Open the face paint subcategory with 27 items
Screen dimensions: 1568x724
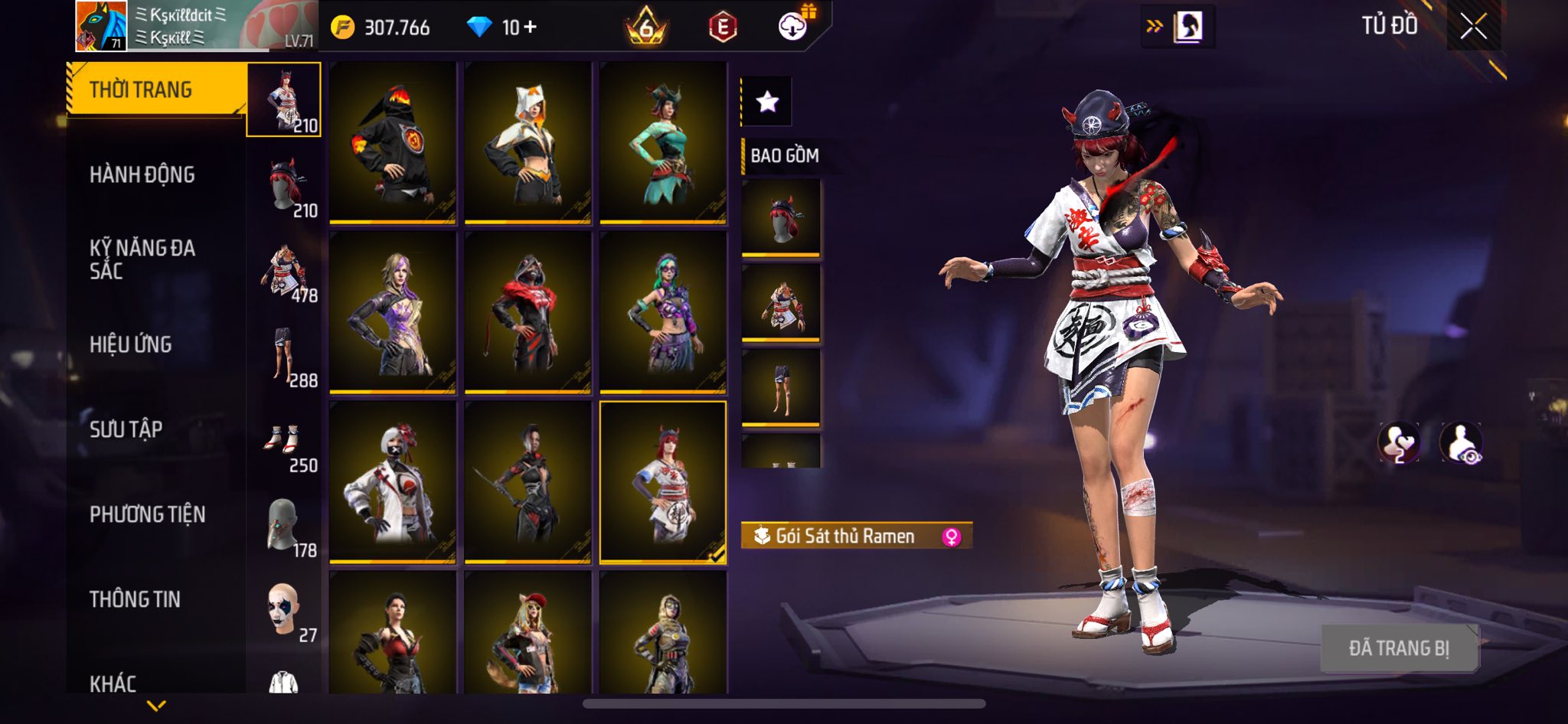(285, 612)
